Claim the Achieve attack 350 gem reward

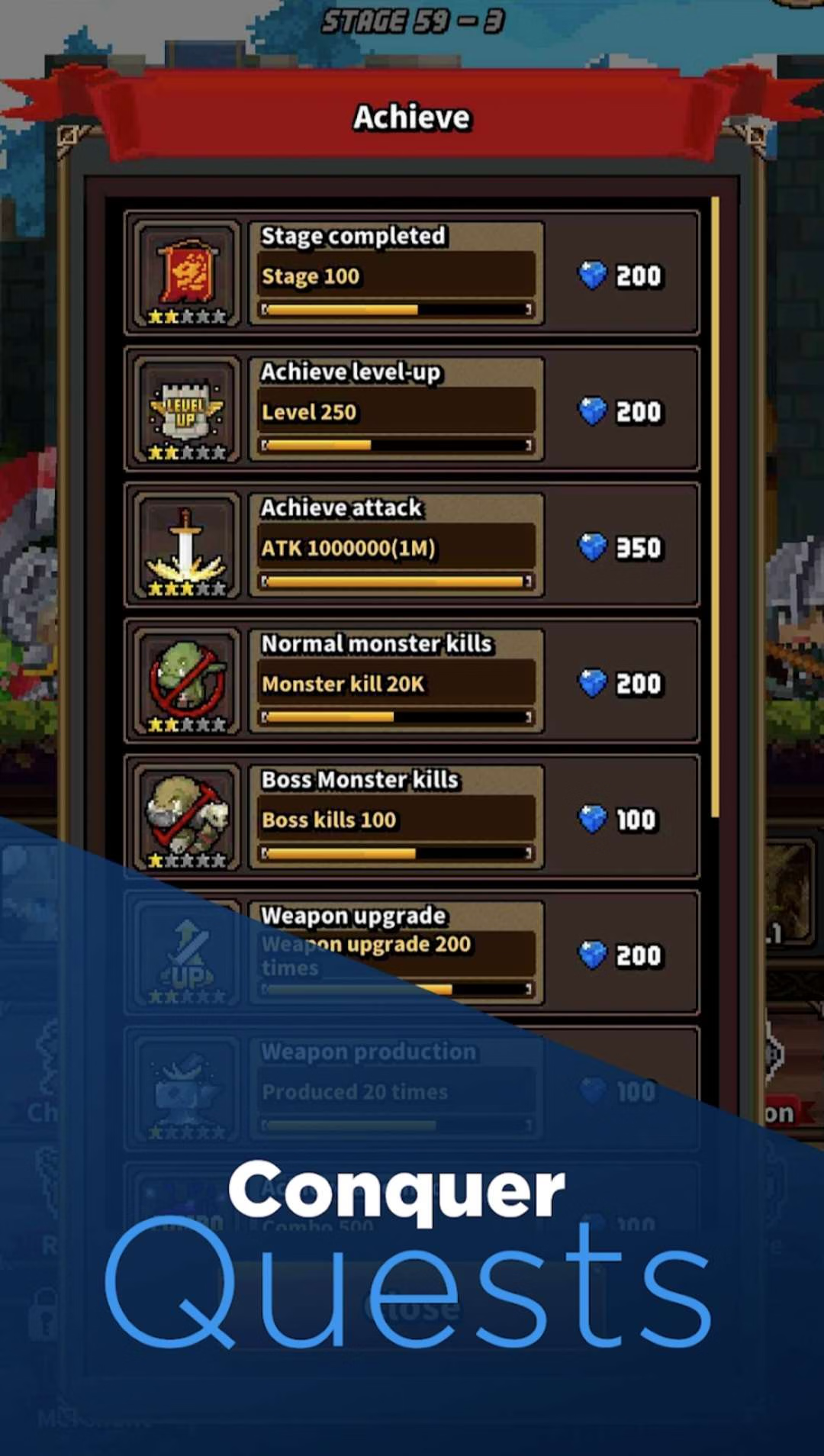pos(621,546)
